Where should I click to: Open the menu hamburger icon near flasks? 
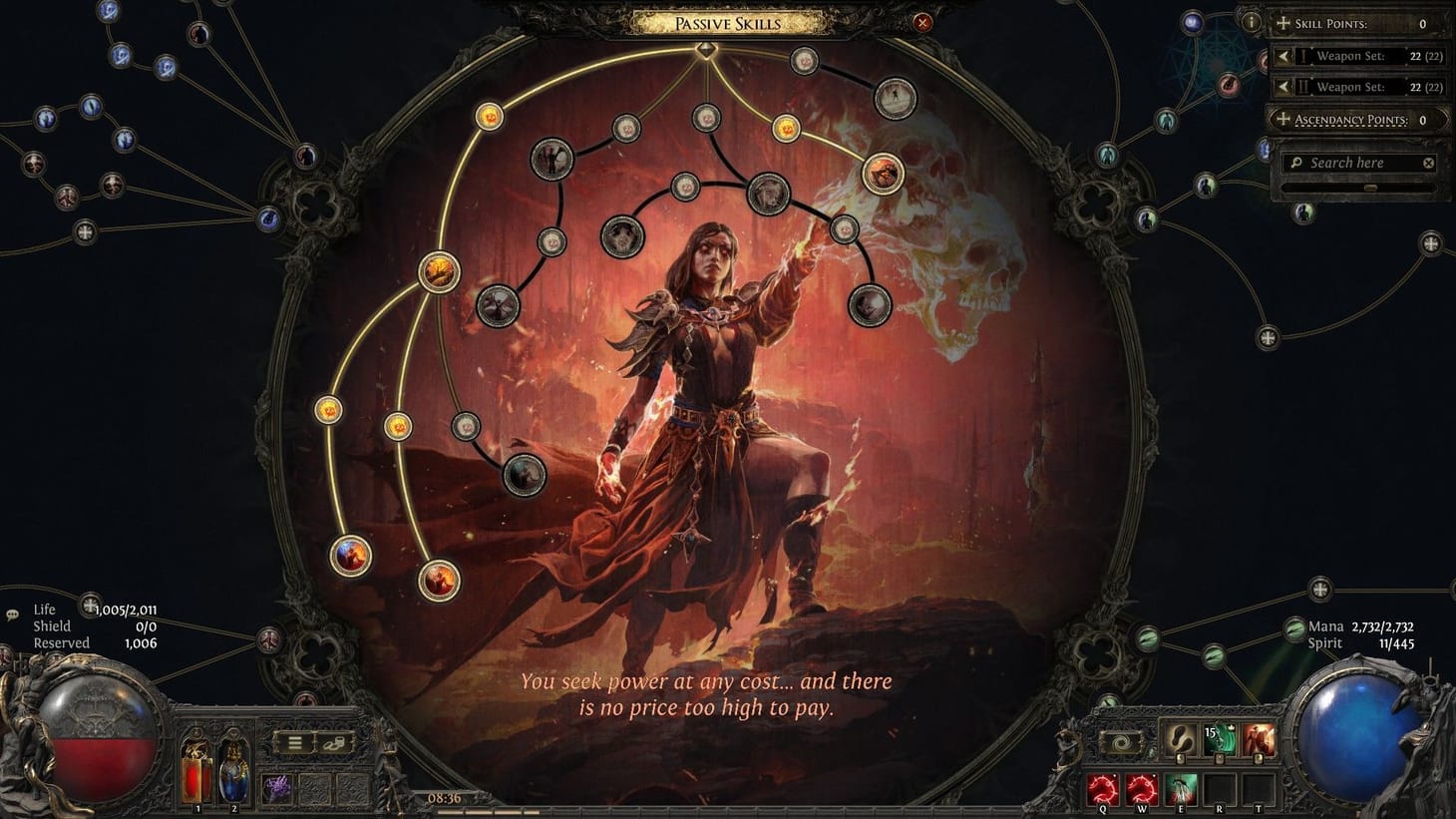click(x=295, y=742)
